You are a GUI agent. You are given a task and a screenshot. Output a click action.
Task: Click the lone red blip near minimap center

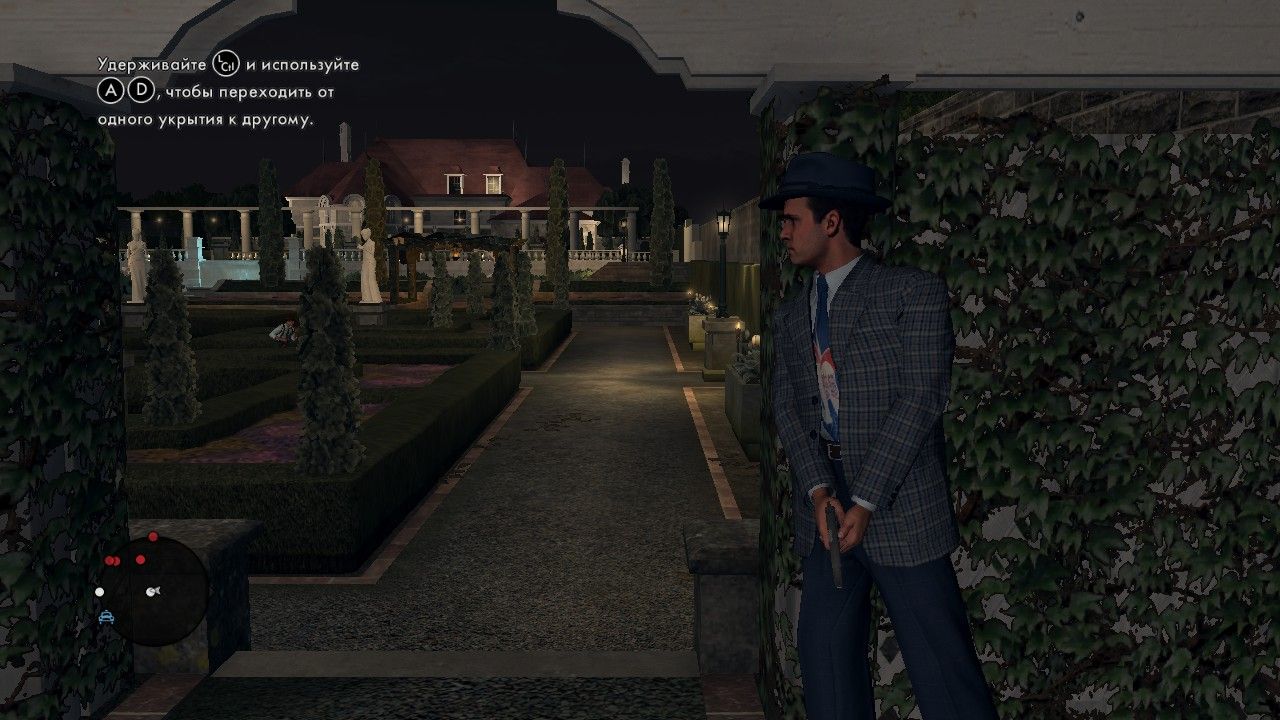click(140, 559)
